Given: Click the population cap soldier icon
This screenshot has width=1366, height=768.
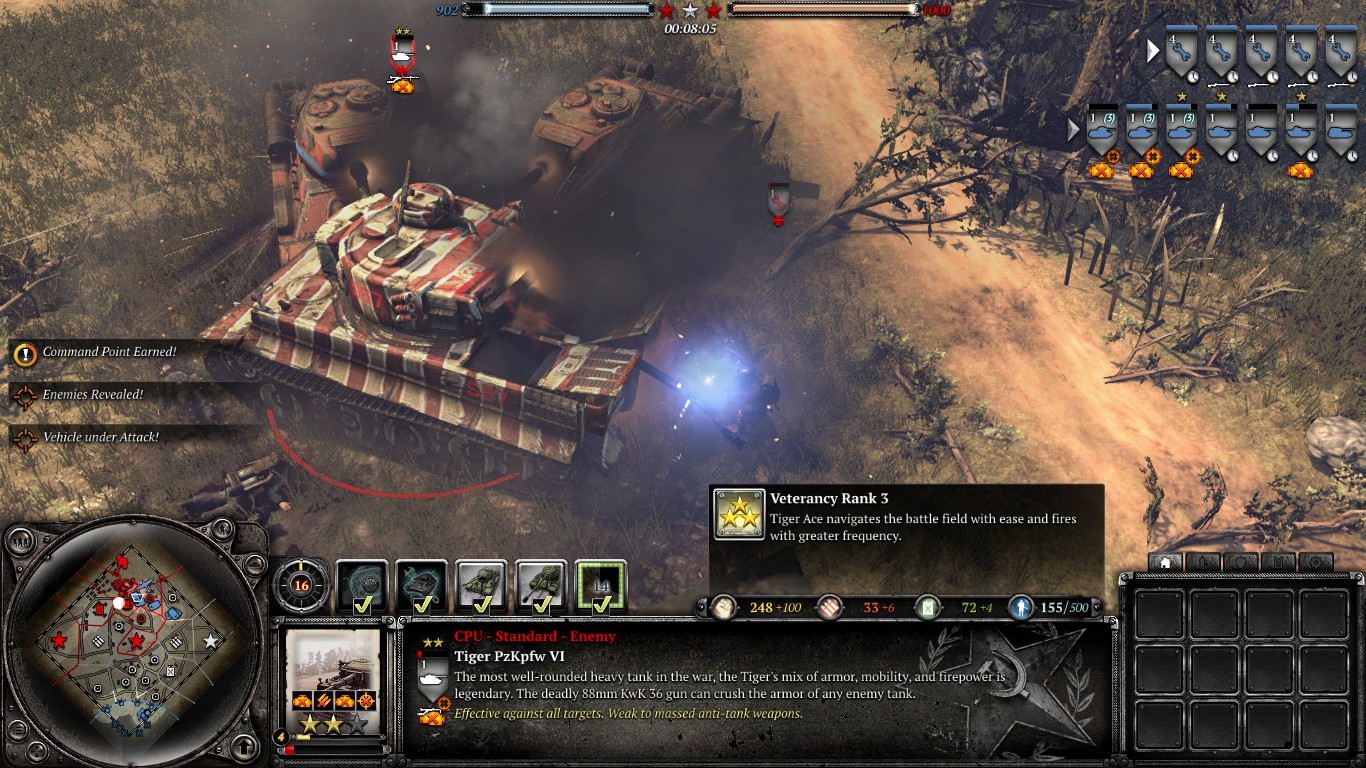Looking at the screenshot, I should (x=1021, y=607).
